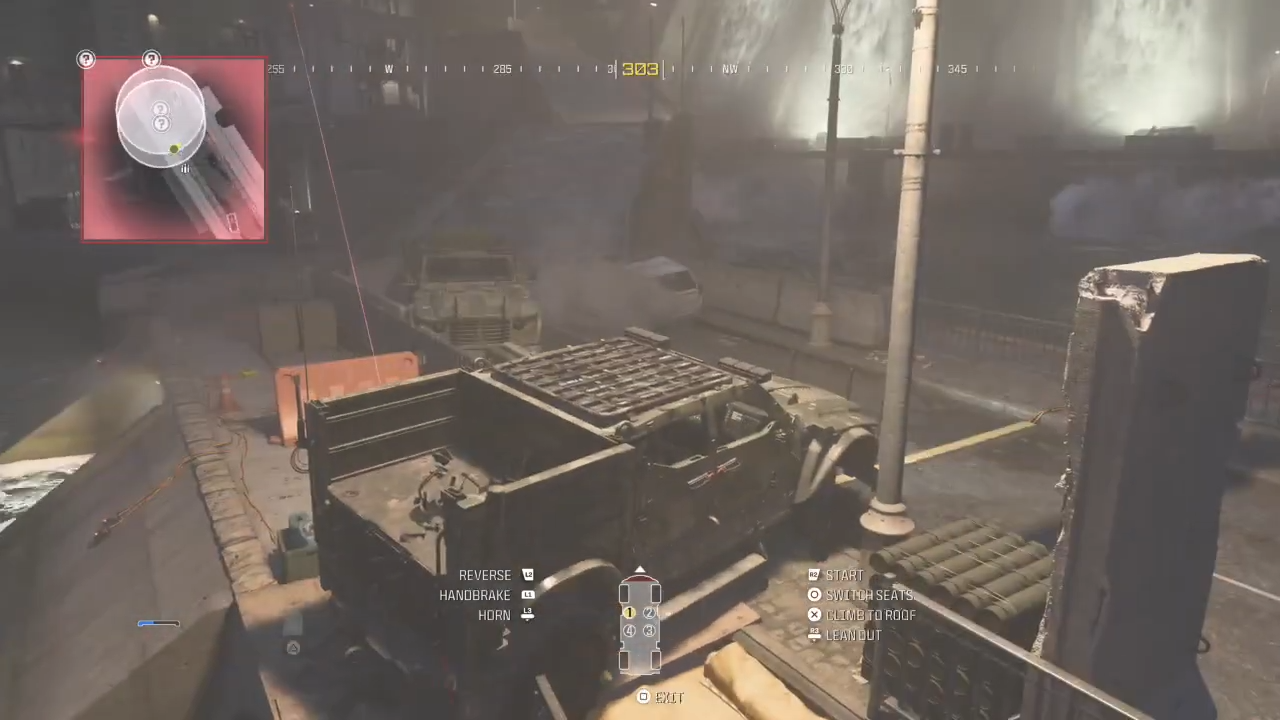This screenshot has height=720, width=1280.
Task: Select seat 2 on the vehicle diagram
Action: point(649,613)
